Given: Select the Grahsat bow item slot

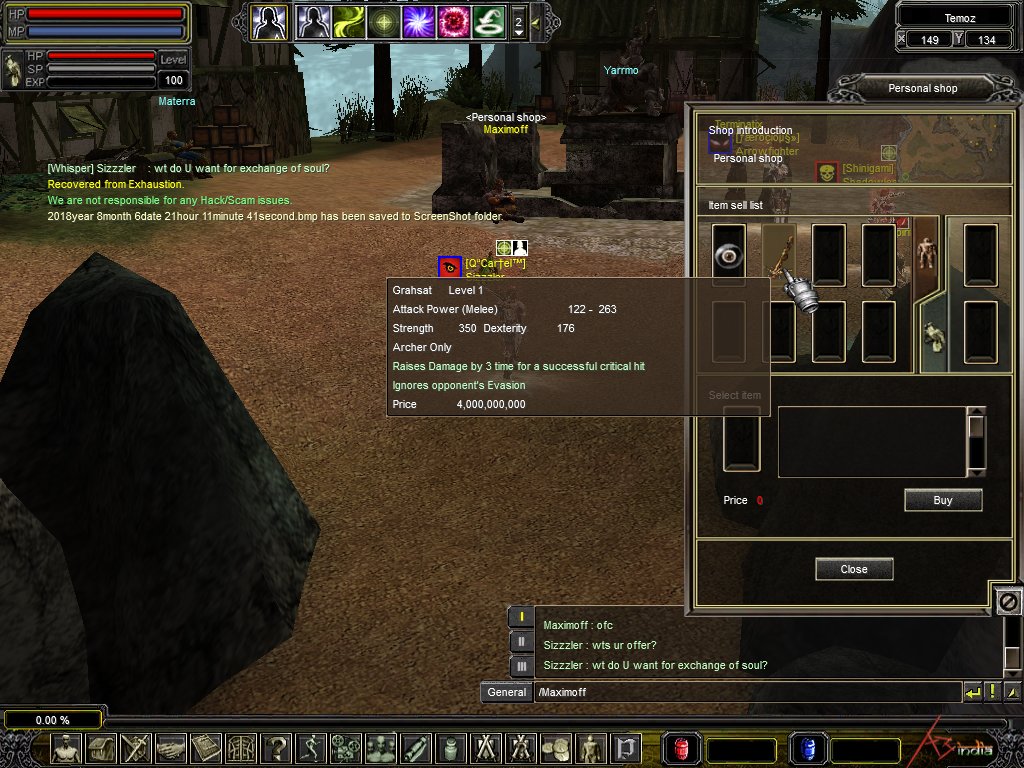Looking at the screenshot, I should point(779,256).
